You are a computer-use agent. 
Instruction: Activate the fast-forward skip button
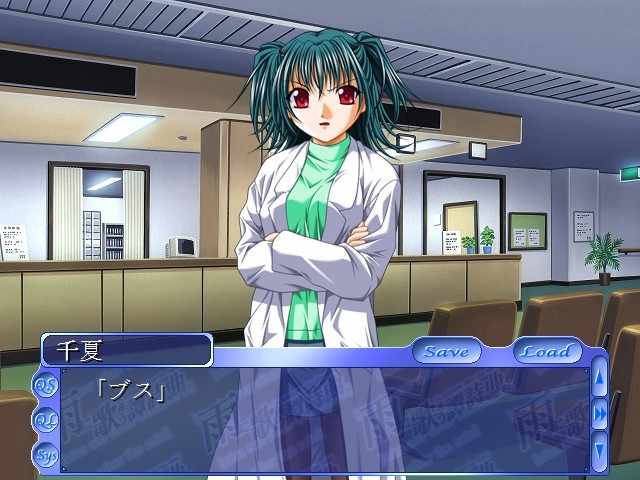[x=600, y=412]
